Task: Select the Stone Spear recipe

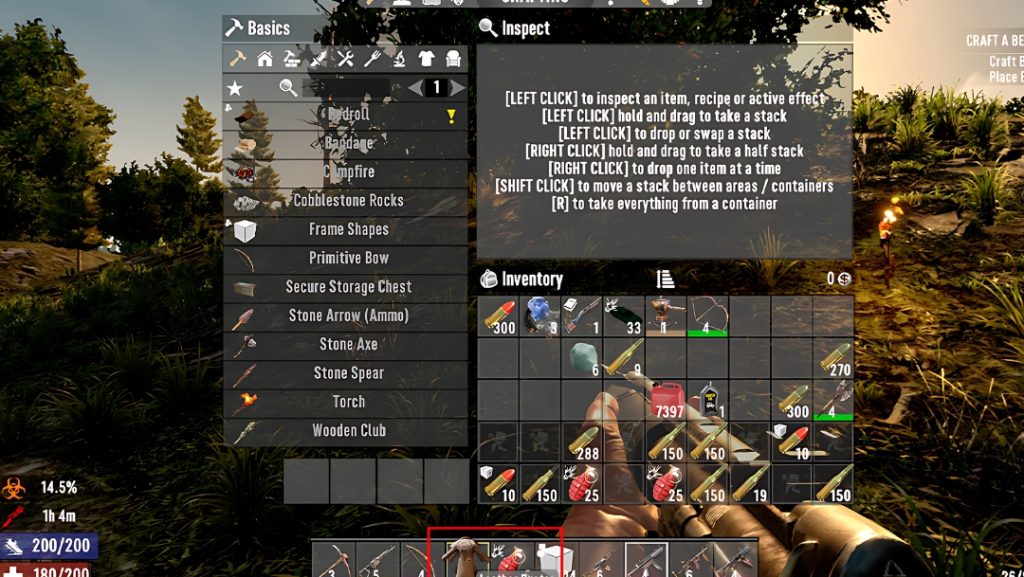Action: pyautogui.click(x=347, y=374)
